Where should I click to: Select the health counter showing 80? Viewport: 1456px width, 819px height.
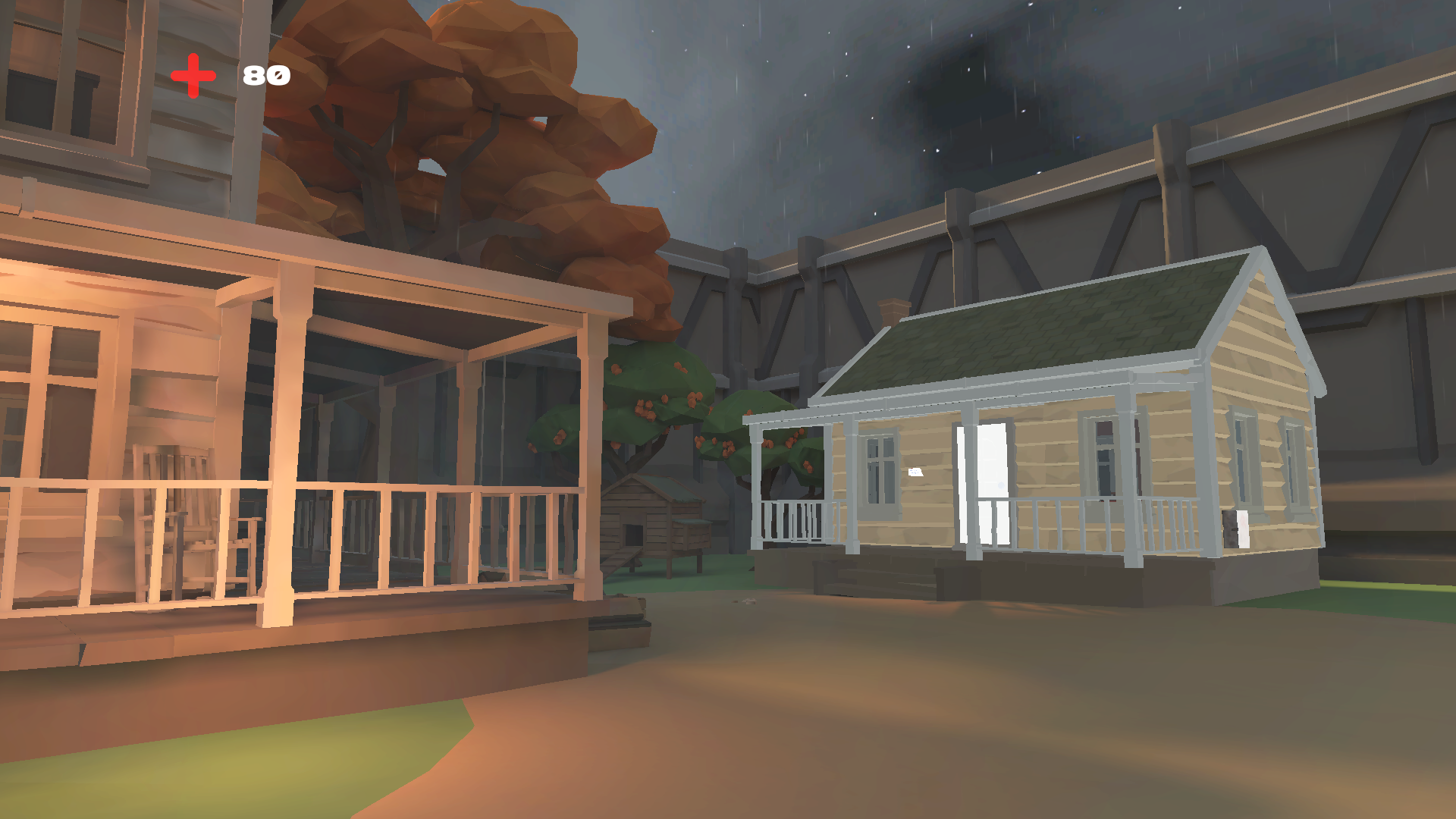point(264,75)
